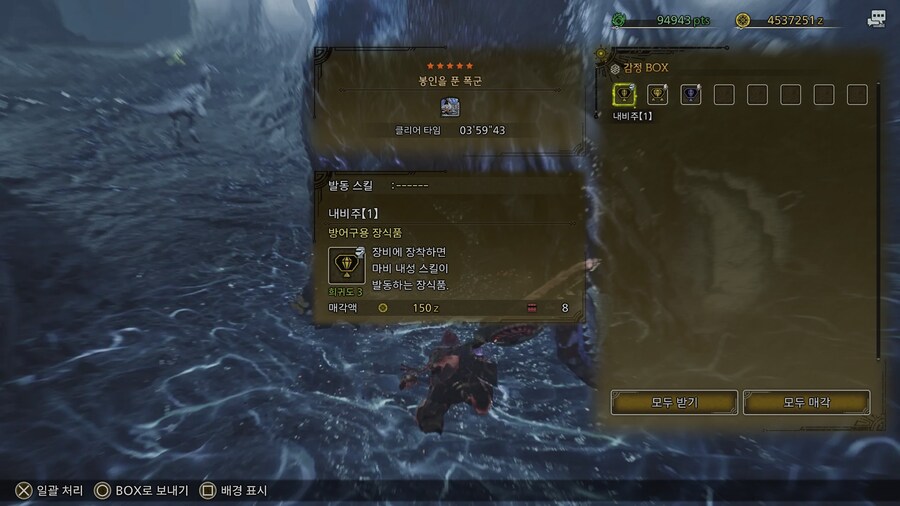Sell all items with 모두 매각

coord(806,402)
